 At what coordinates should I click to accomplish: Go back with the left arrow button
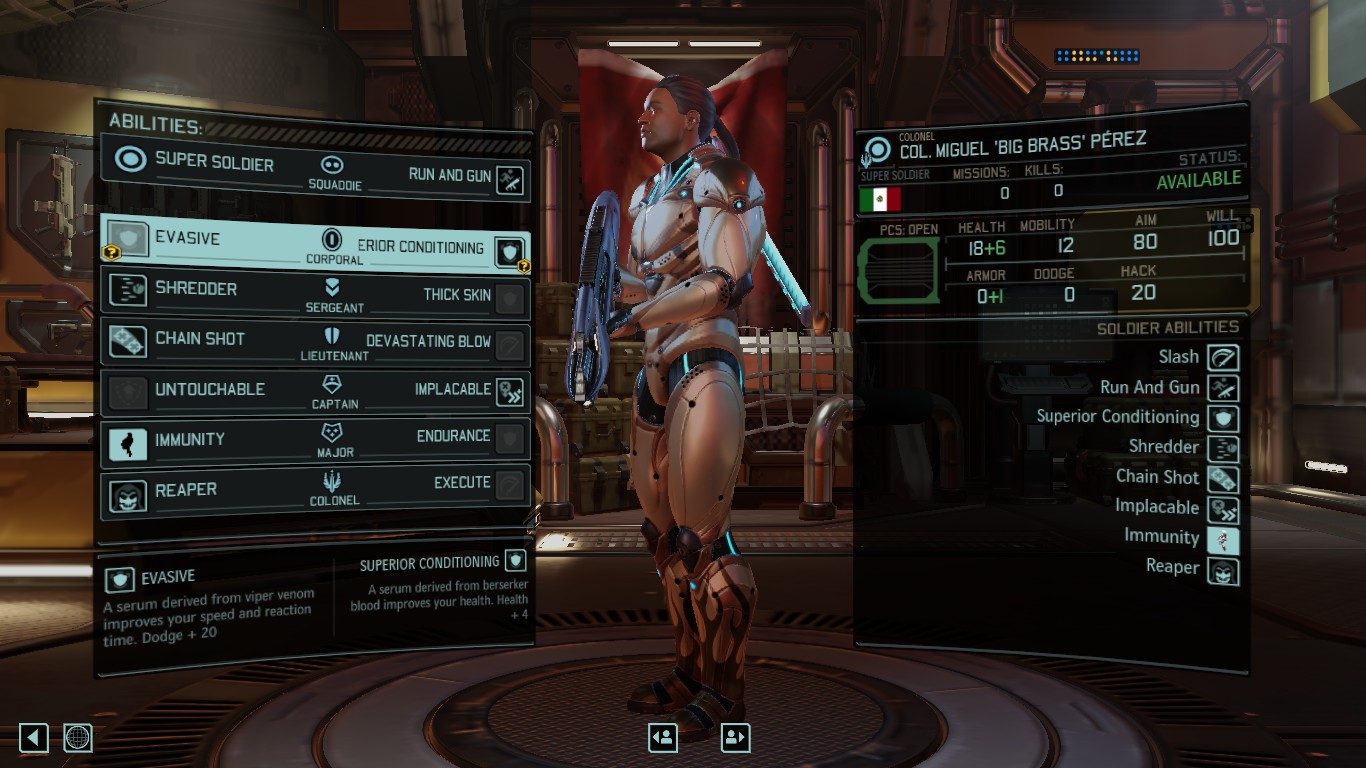34,738
